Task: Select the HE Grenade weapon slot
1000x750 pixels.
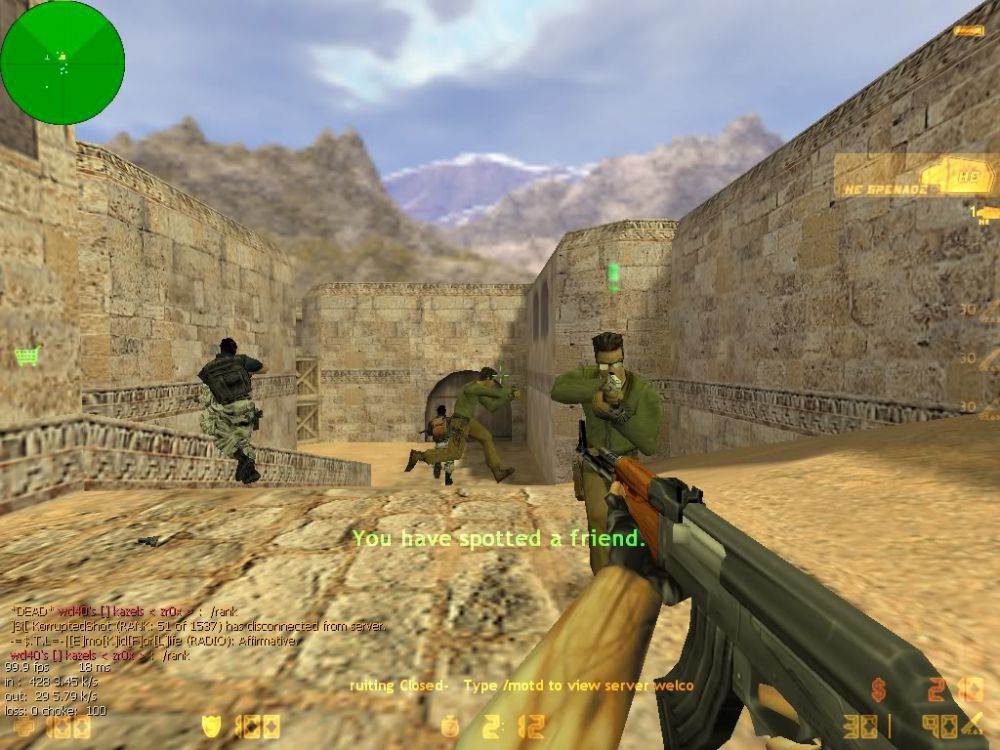Action: click(915, 176)
